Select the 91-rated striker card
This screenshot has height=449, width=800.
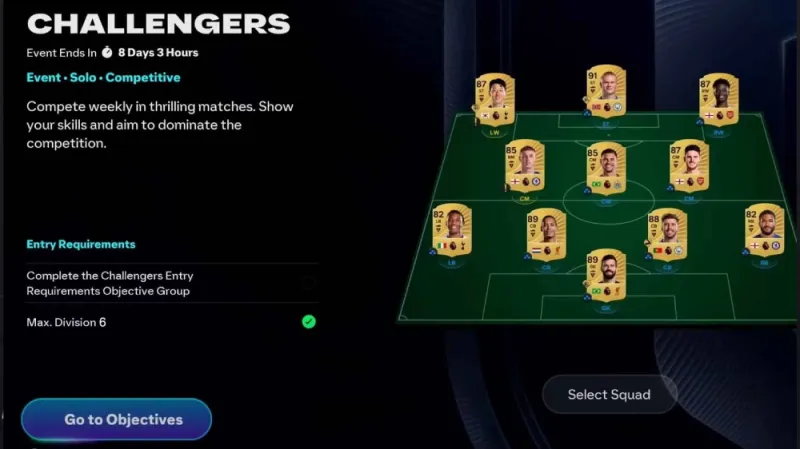(606, 95)
